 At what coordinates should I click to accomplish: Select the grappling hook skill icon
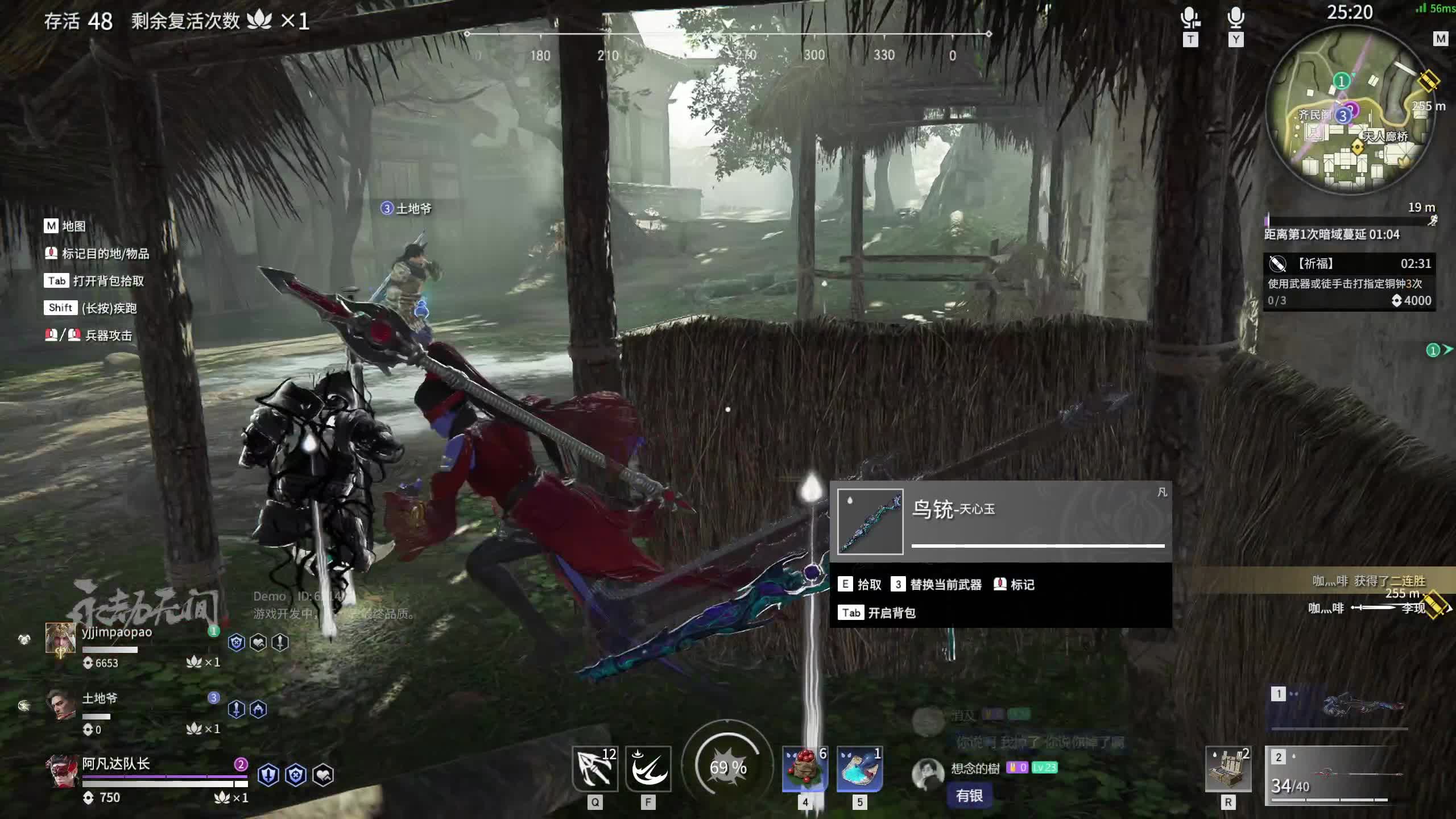[594, 769]
